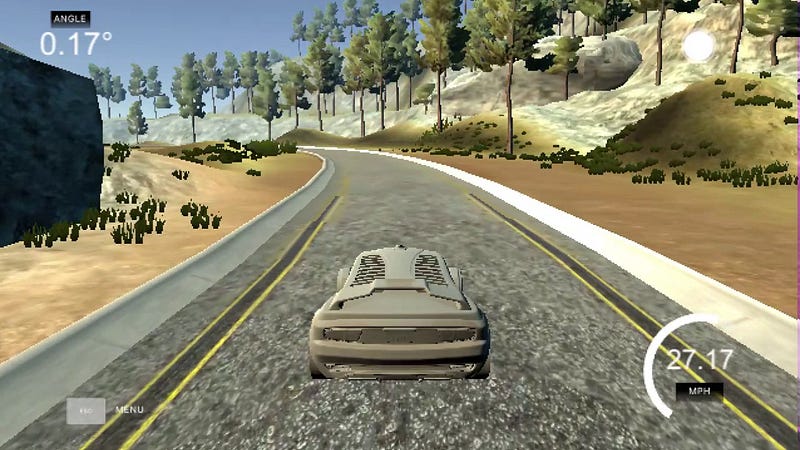Click the round white record button
The width and height of the screenshot is (800, 450).
(698, 46)
